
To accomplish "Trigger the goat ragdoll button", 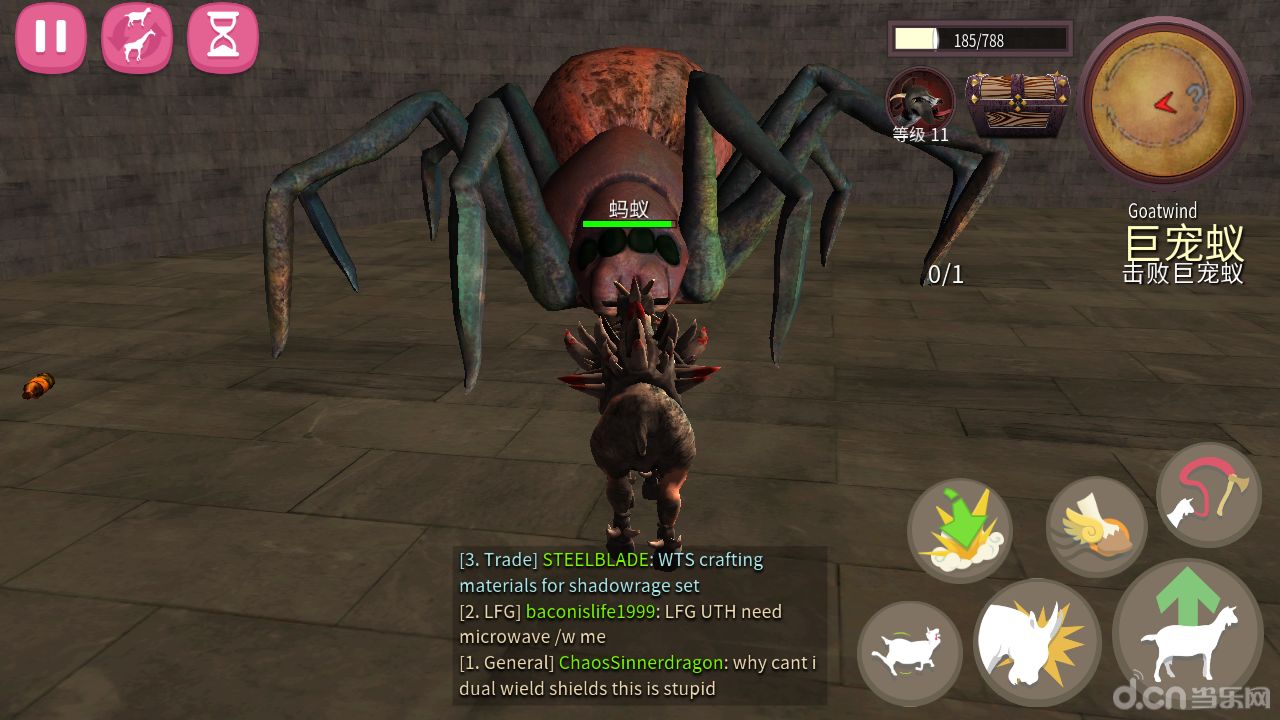I will (909, 653).
